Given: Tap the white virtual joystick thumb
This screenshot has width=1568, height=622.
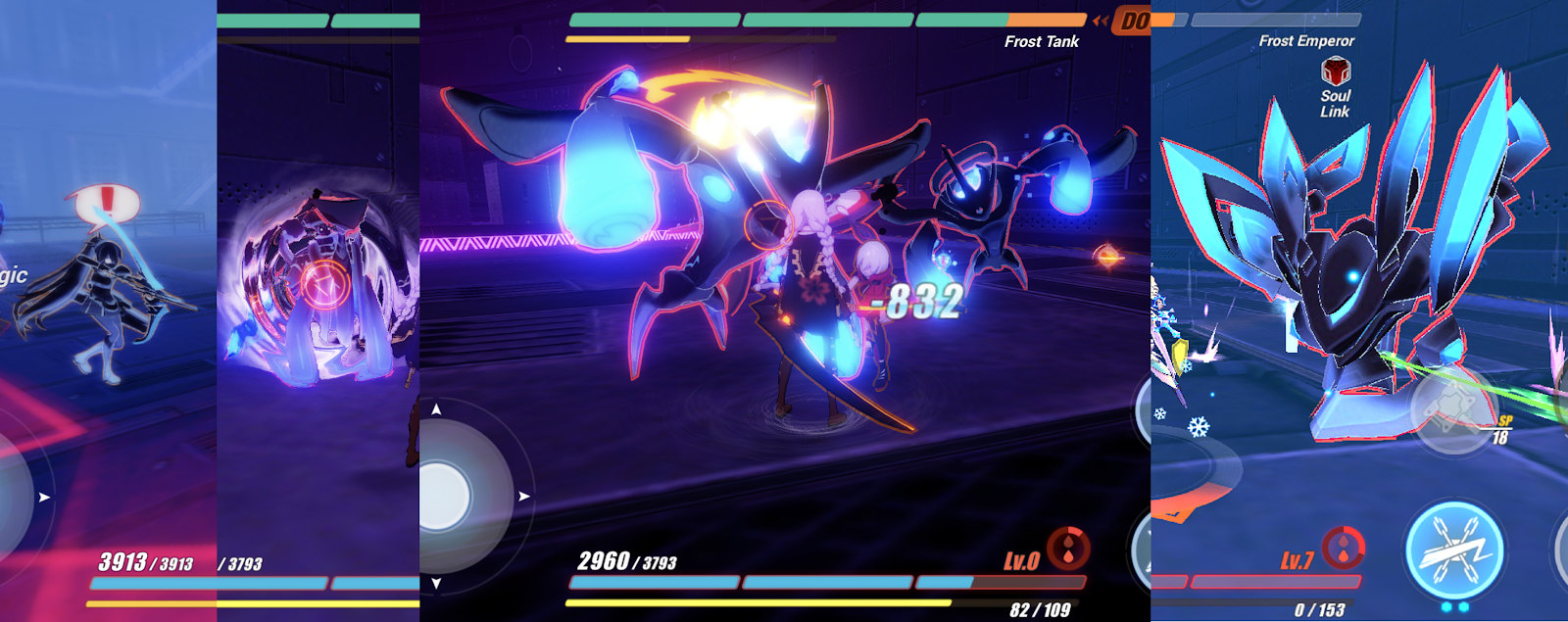Looking at the screenshot, I should (x=446, y=496).
